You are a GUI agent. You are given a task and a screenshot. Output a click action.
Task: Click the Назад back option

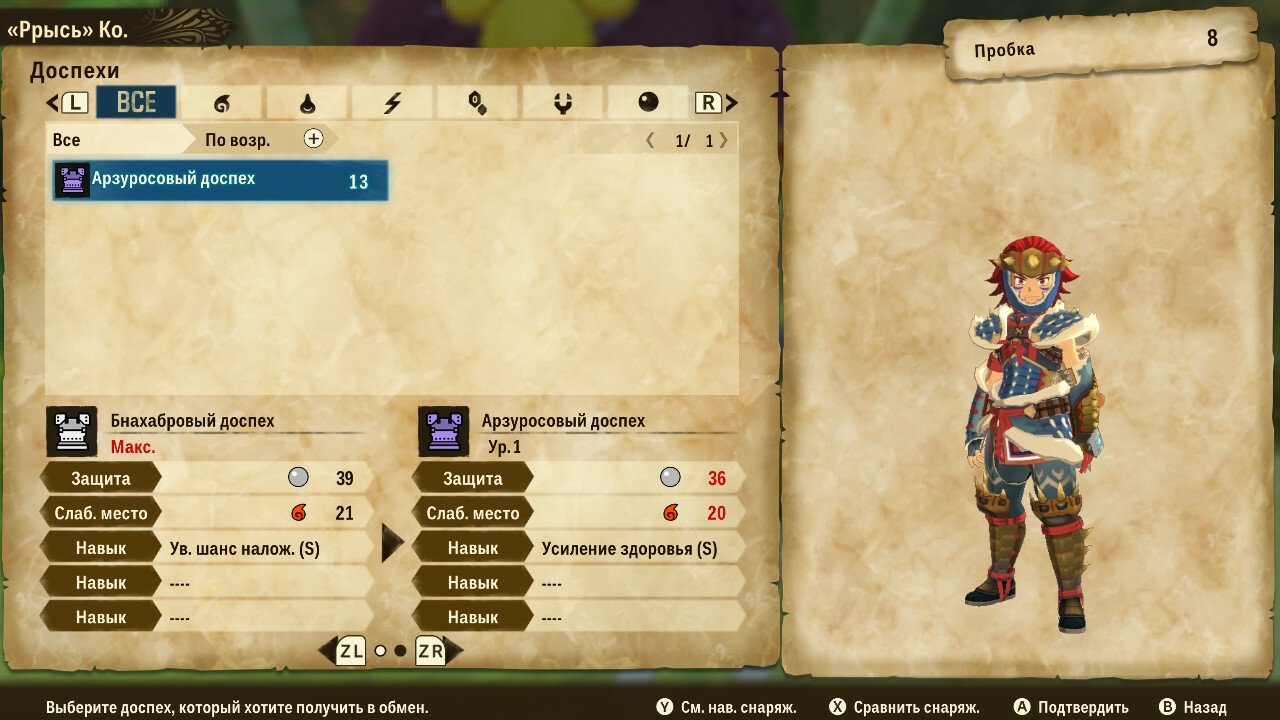pos(1193,707)
